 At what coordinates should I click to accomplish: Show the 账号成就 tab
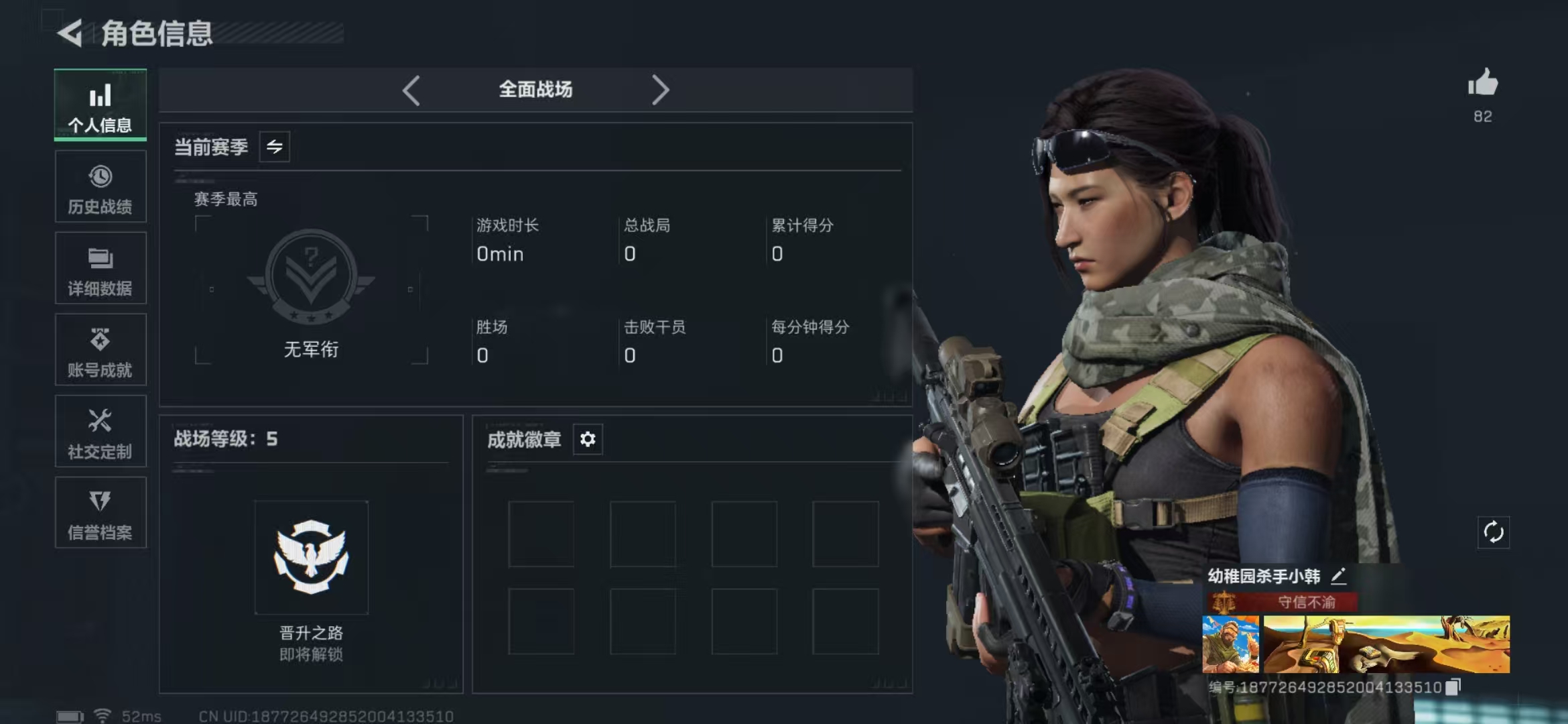coord(101,350)
